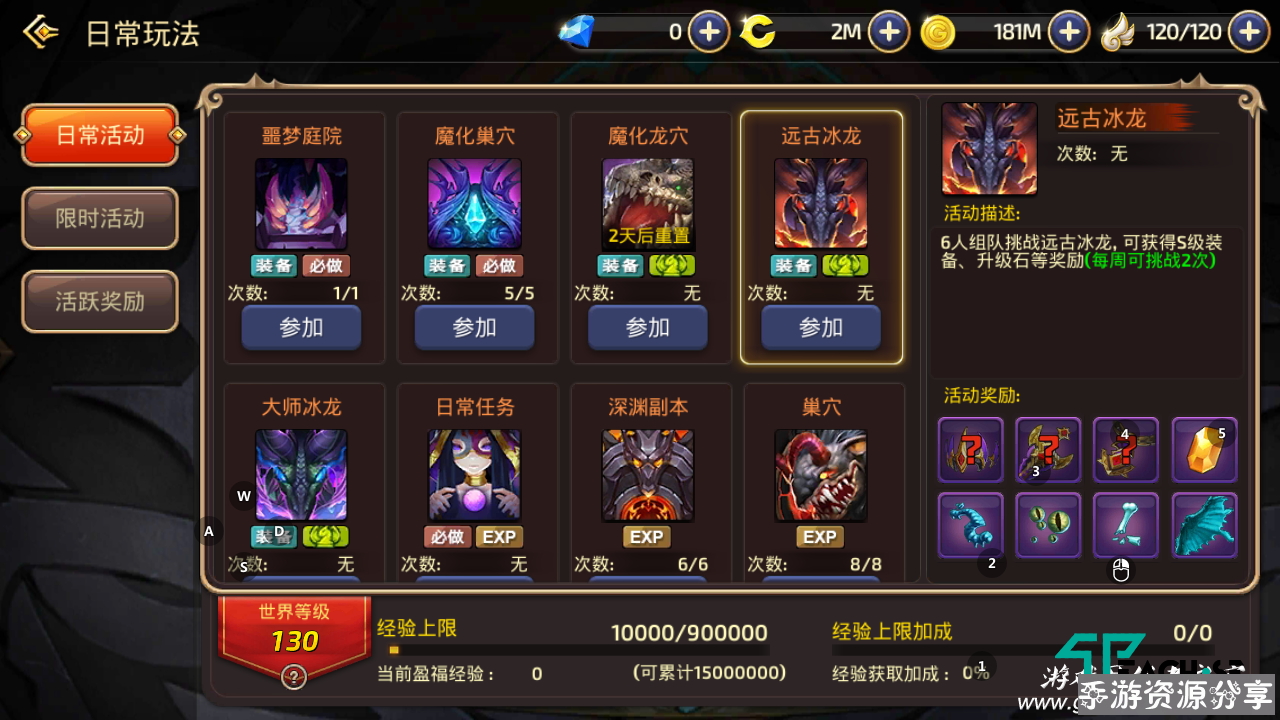Open the 活跃奖励 tab
Screen dimensions: 1280x720
click(99, 301)
